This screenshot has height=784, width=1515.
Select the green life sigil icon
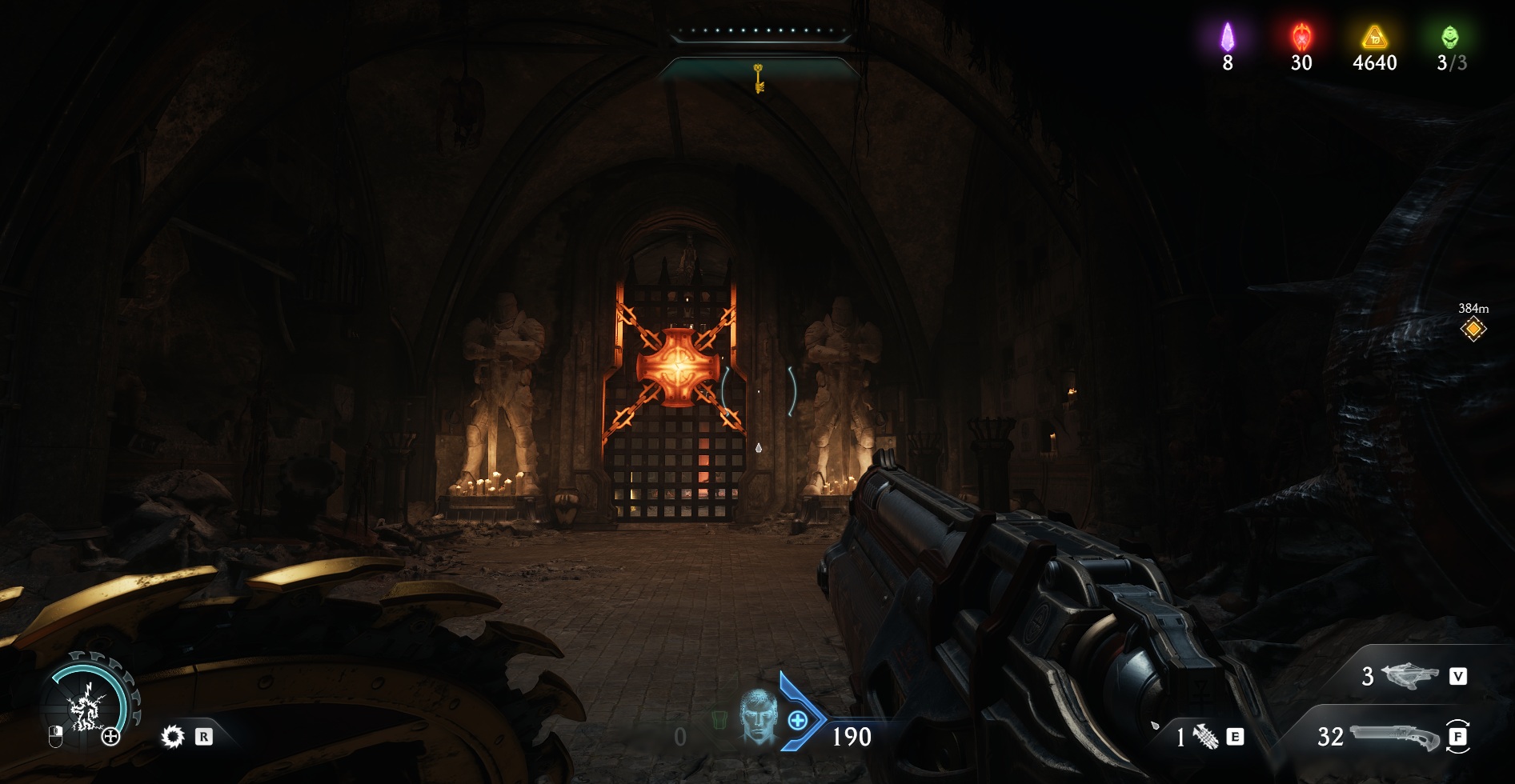coord(1450,37)
